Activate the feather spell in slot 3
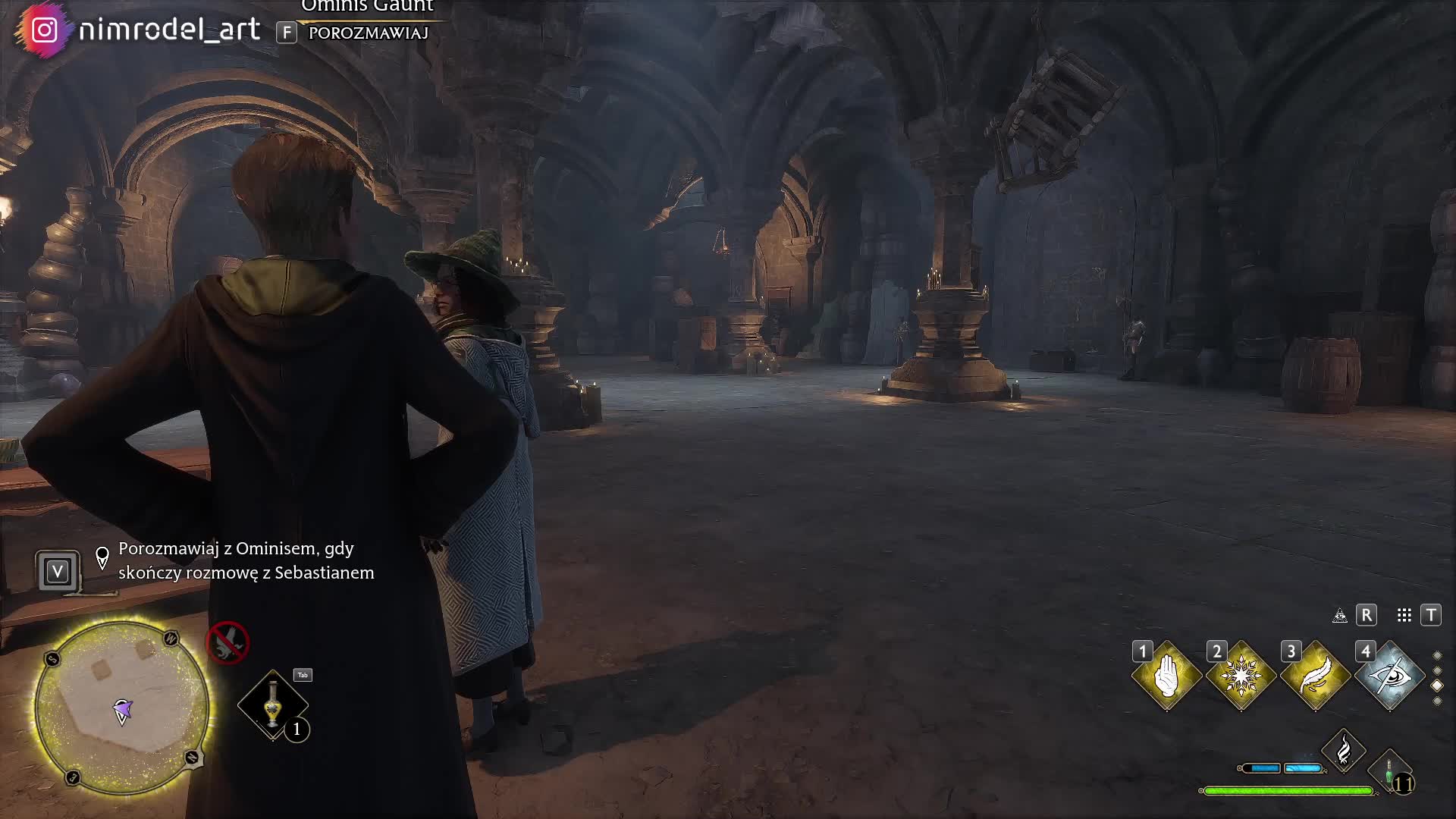The height and width of the screenshot is (819, 1456). click(x=1315, y=676)
